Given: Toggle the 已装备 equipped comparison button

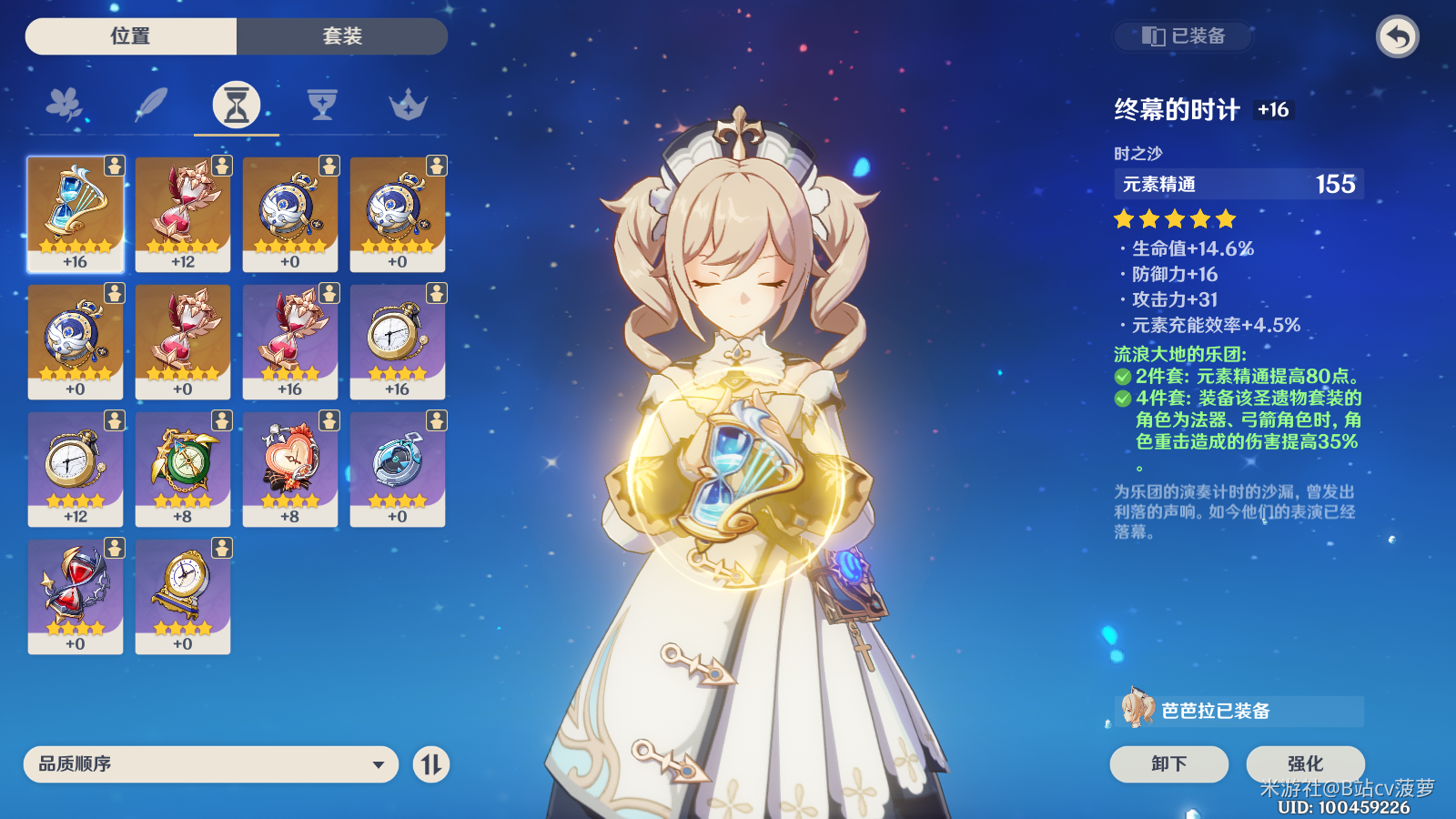Looking at the screenshot, I should 1184,36.
